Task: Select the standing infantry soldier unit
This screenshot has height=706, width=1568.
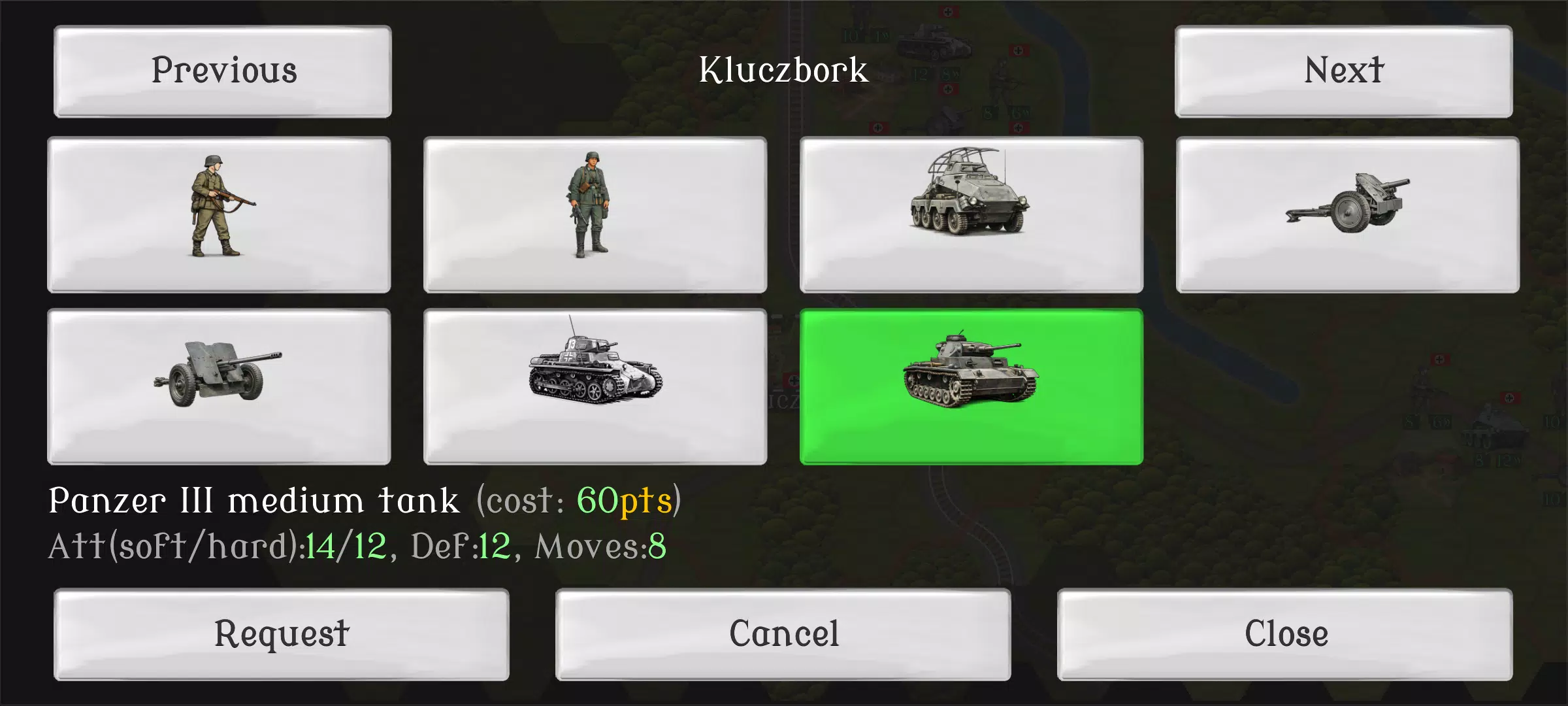Action: tap(595, 216)
